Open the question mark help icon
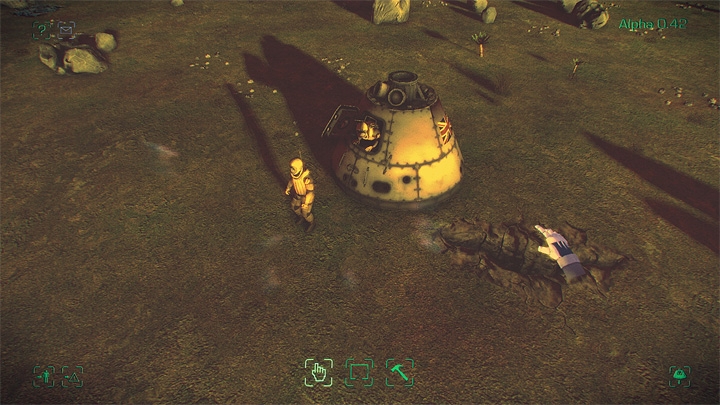 click(42, 30)
